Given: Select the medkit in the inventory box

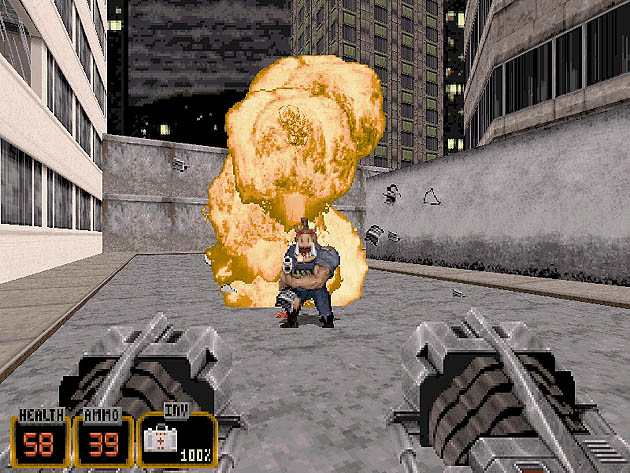Looking at the screenshot, I should (159, 439).
